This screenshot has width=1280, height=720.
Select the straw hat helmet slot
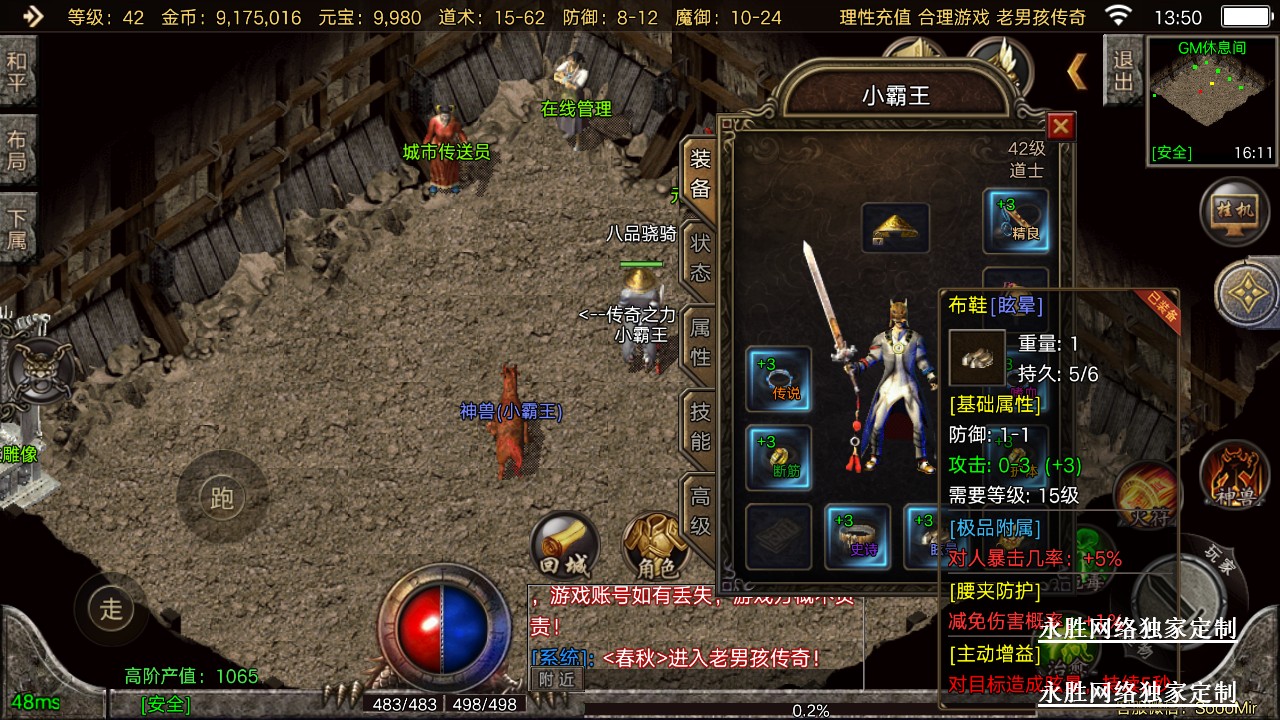point(895,229)
